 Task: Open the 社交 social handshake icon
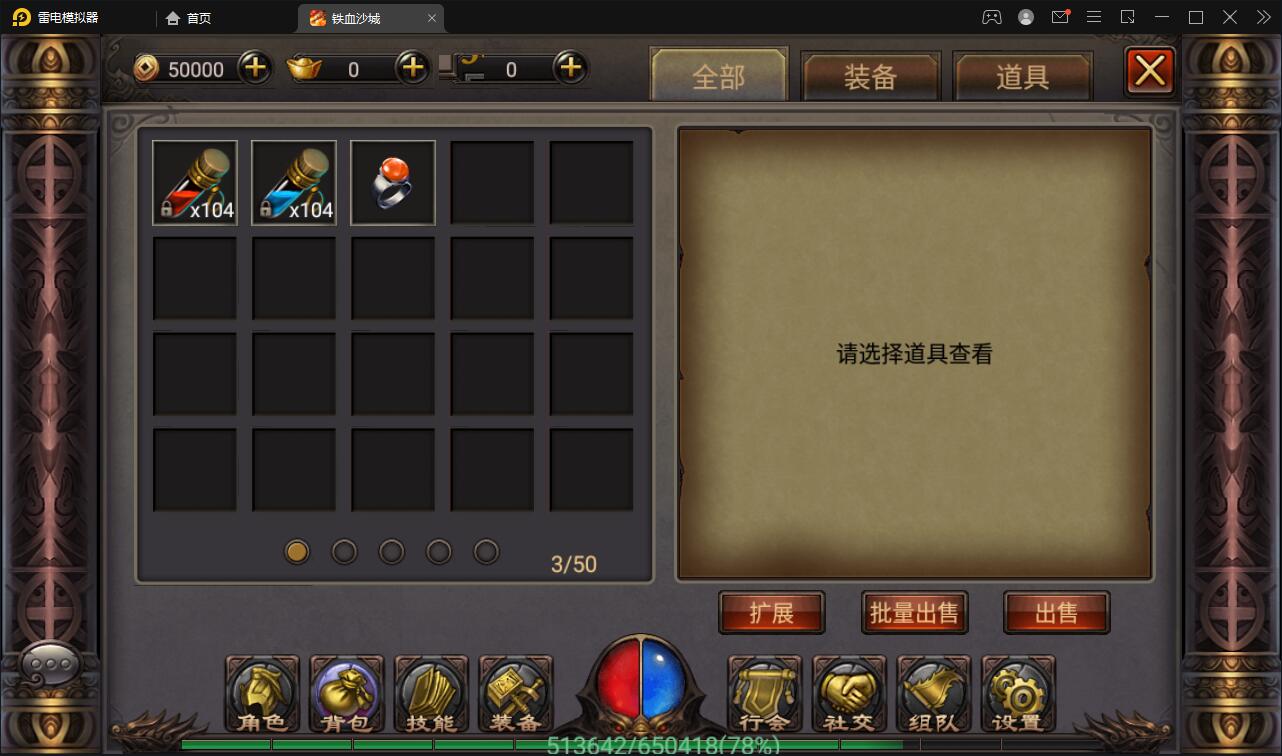pyautogui.click(x=849, y=693)
